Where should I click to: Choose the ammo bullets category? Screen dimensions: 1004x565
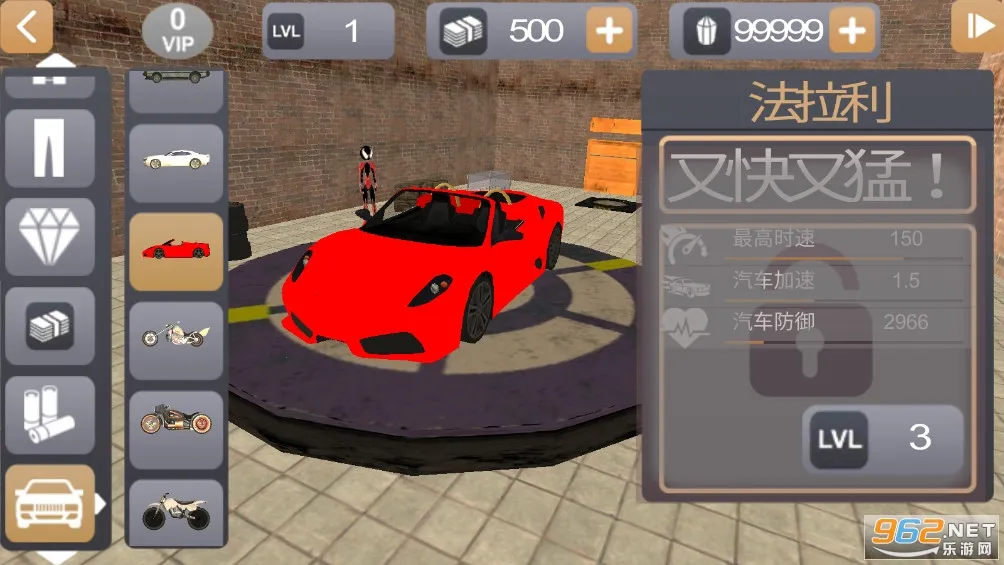[x=49, y=415]
